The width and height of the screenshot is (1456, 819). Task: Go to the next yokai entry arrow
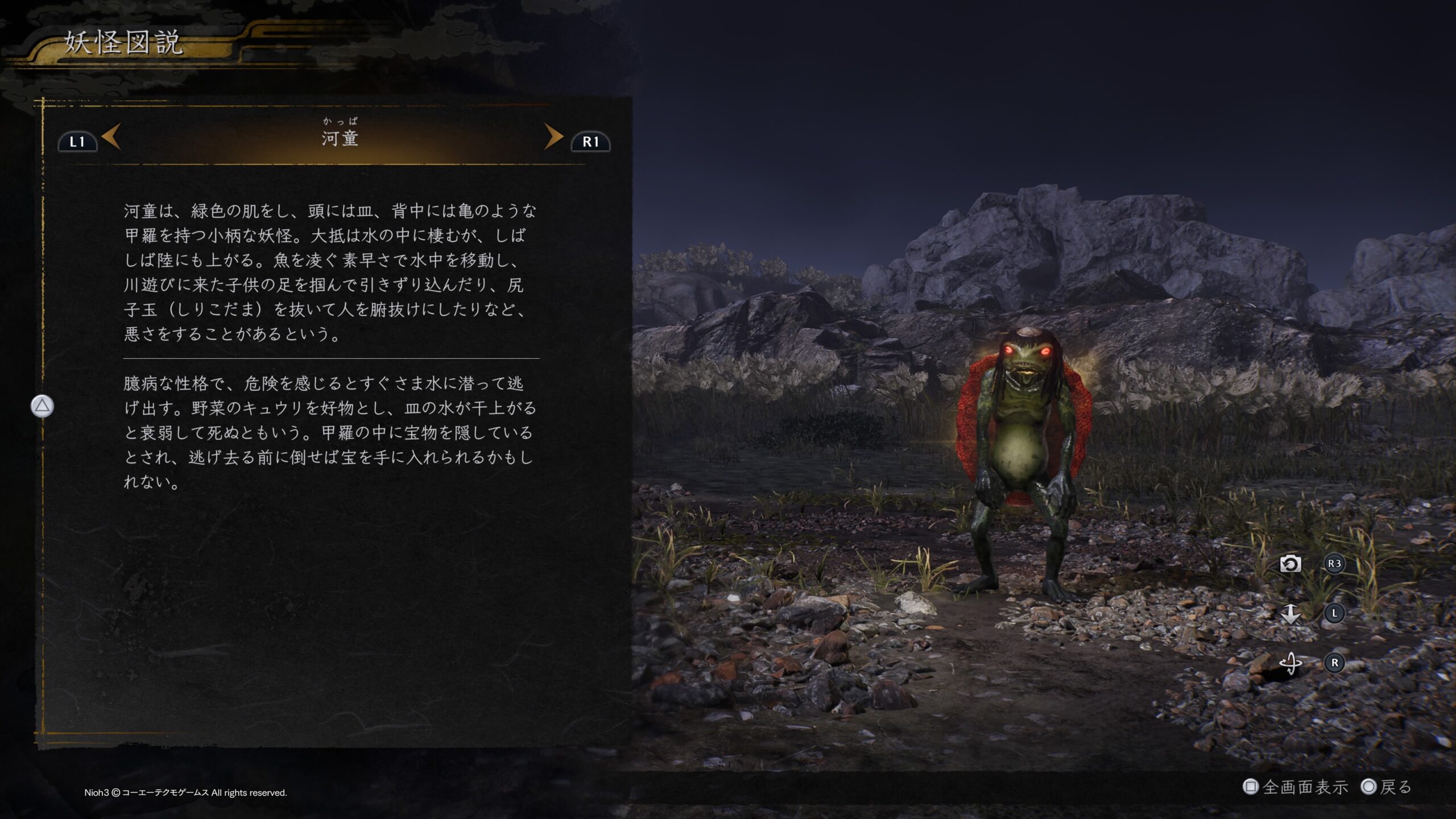point(553,136)
